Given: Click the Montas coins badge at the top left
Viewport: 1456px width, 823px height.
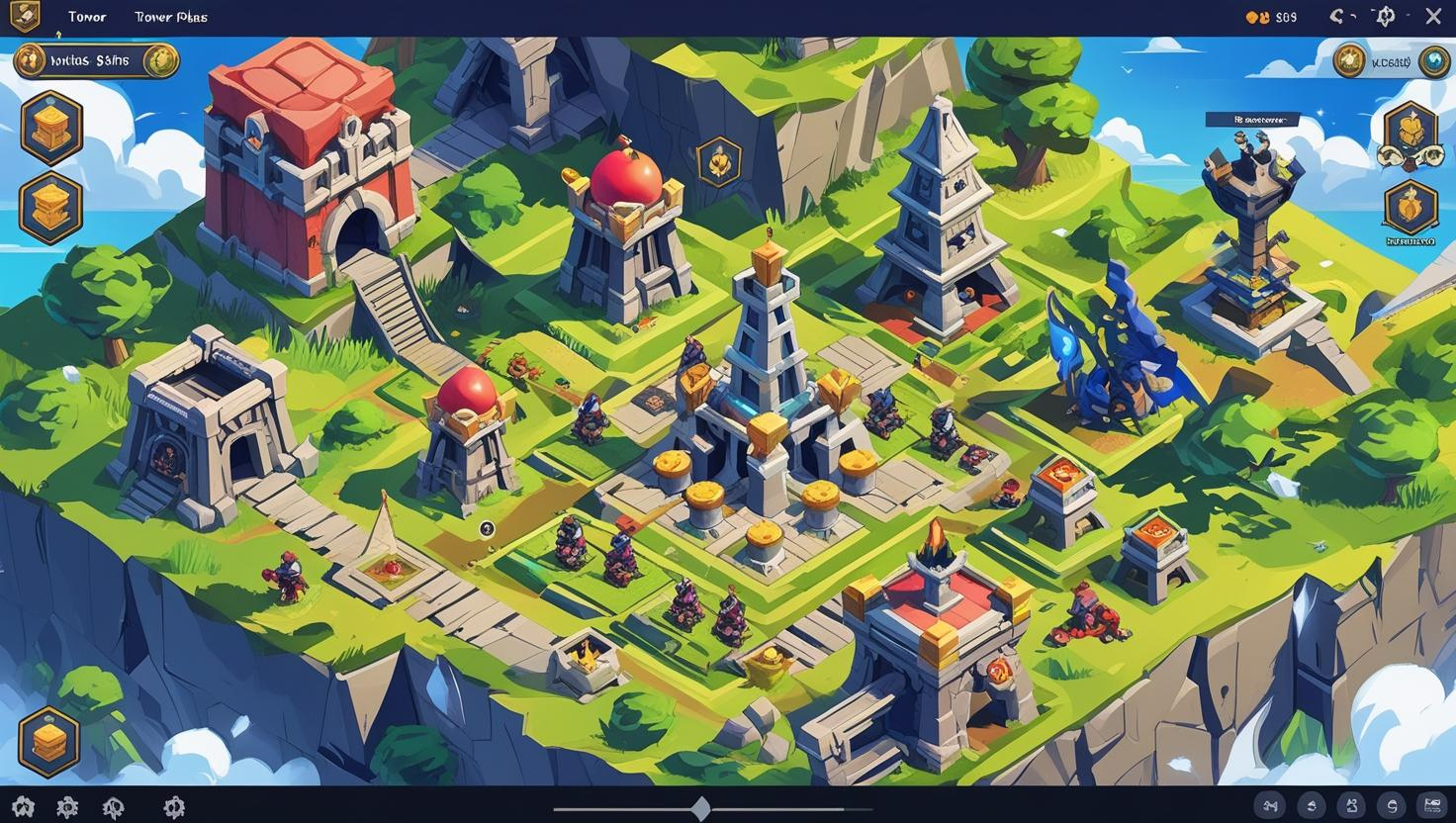Looking at the screenshot, I should coord(96,60).
